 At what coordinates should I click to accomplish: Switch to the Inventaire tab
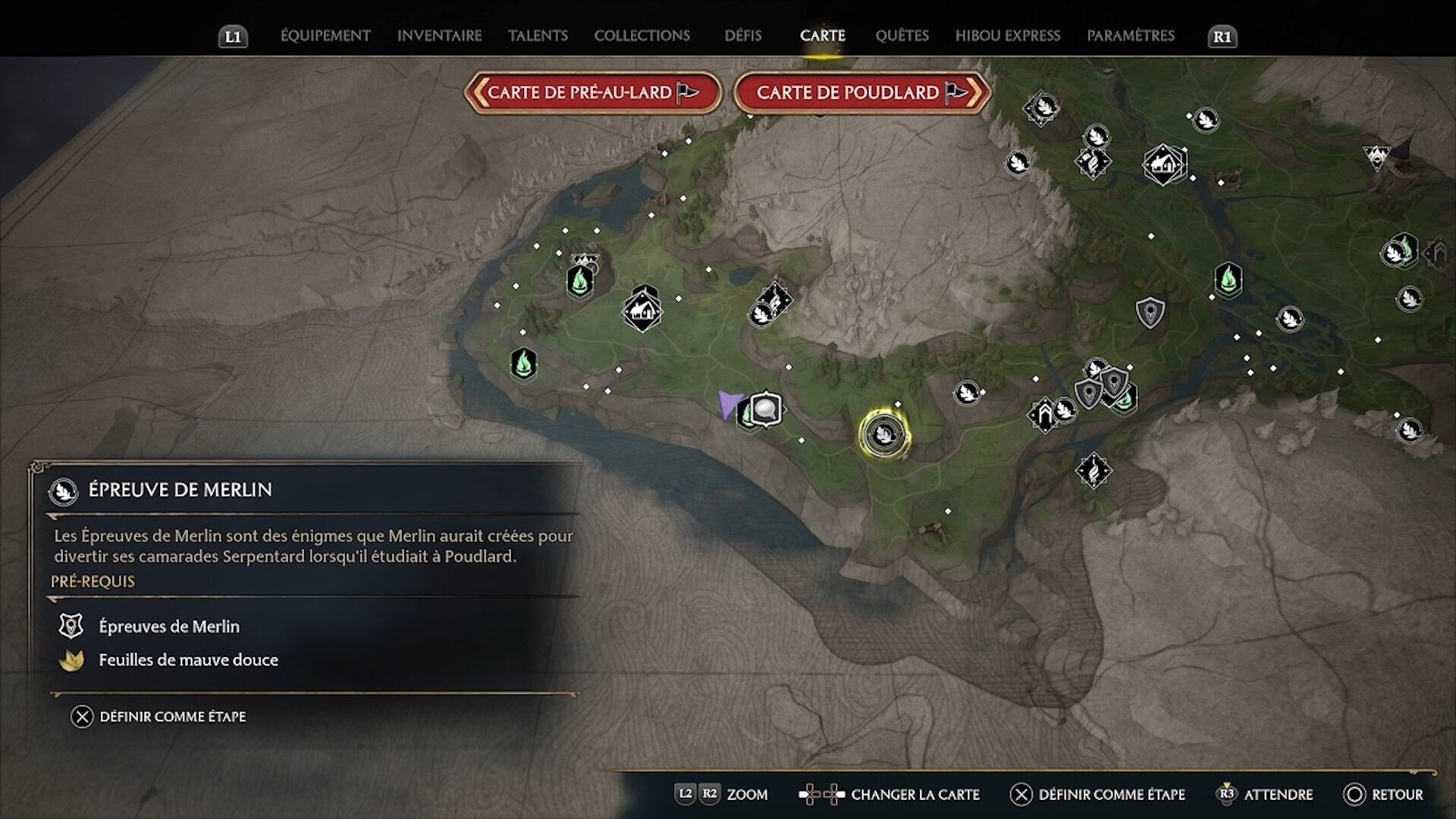coord(439,36)
